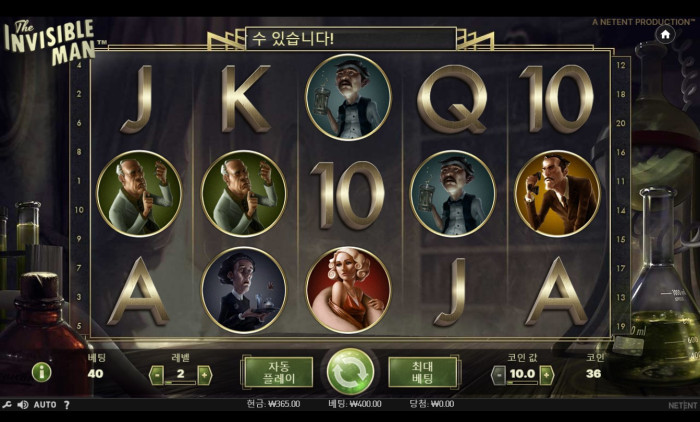The height and width of the screenshot is (422, 700).
Task: Decrease the bet level (레벨)
Action: [157, 375]
